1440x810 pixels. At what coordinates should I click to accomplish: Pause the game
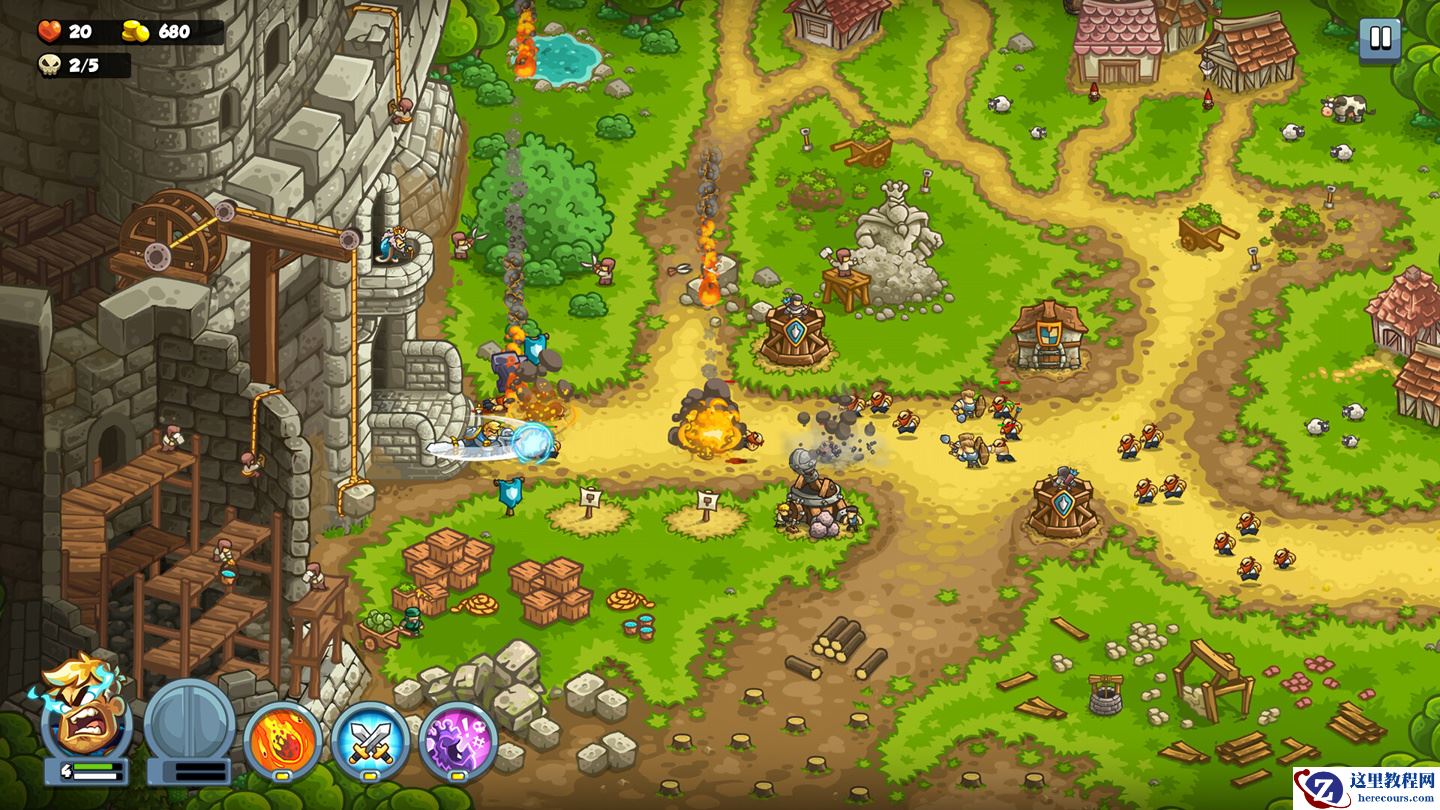tap(1379, 40)
